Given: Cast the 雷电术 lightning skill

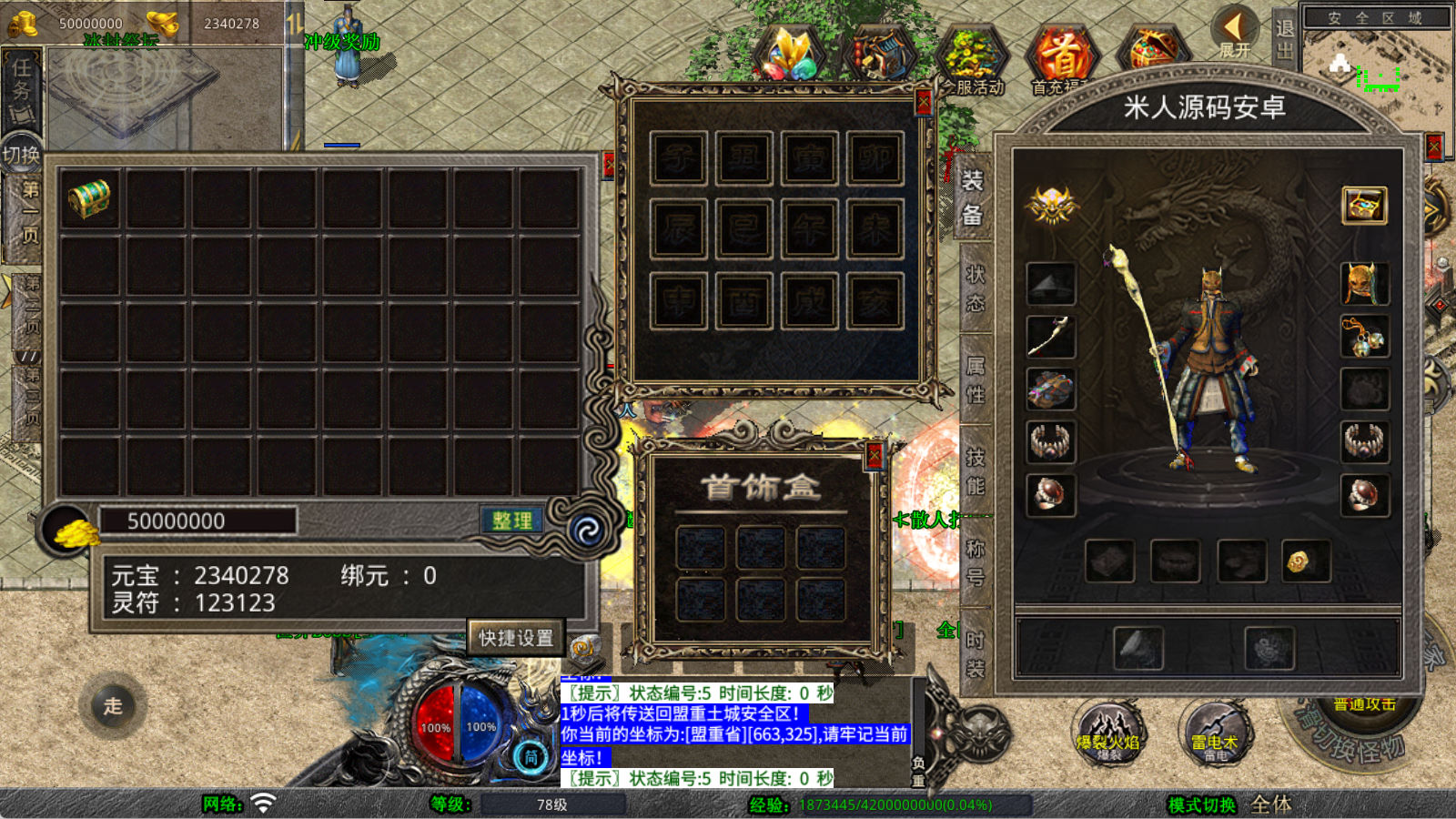Looking at the screenshot, I should pos(1216,733).
